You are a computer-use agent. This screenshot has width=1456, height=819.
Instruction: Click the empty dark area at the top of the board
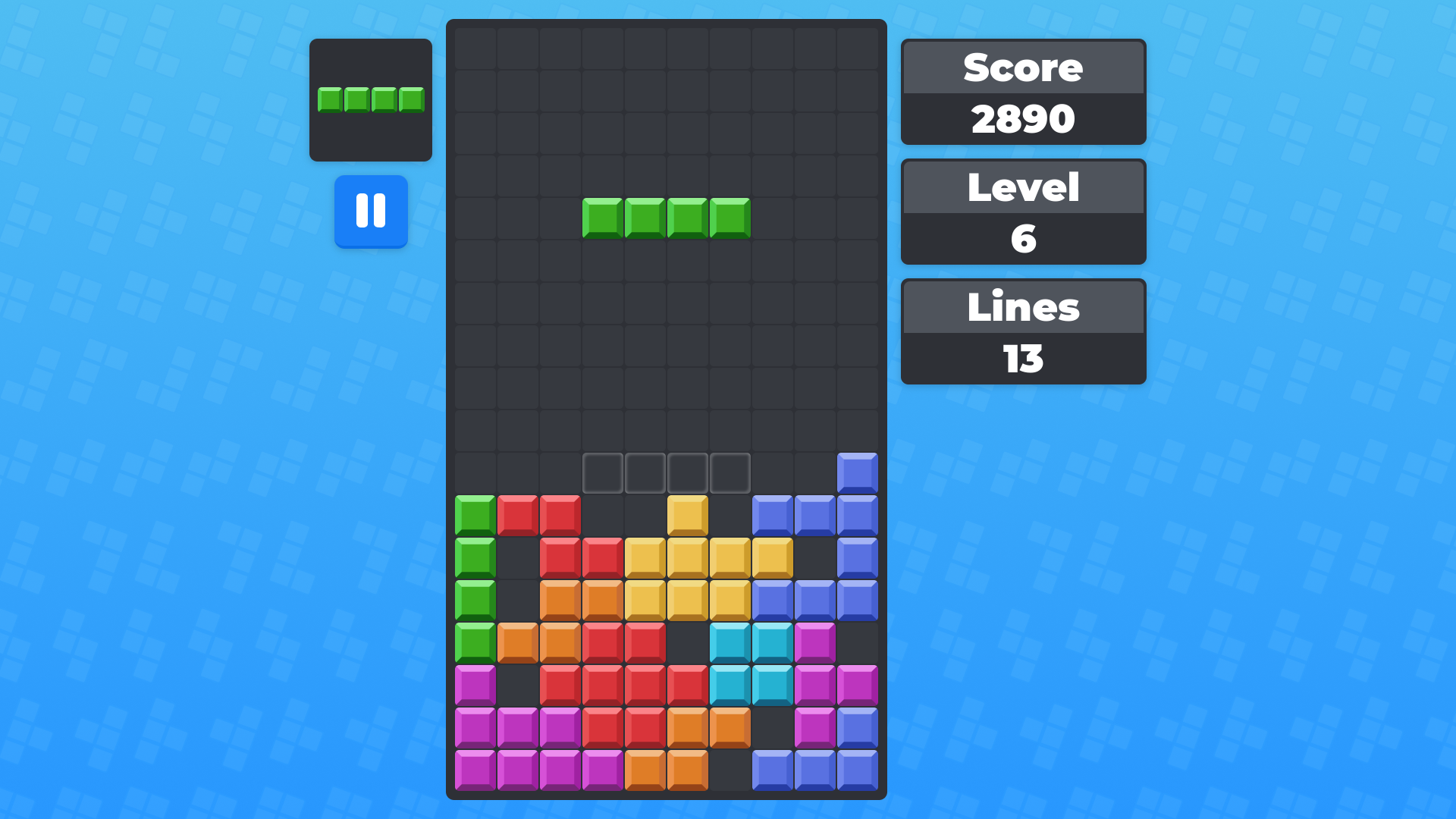[666, 91]
